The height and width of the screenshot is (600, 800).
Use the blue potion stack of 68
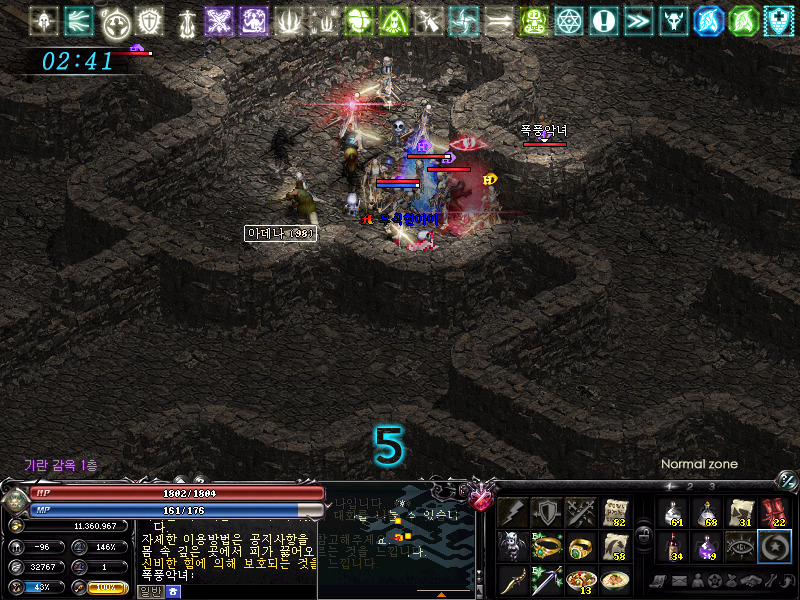point(706,513)
